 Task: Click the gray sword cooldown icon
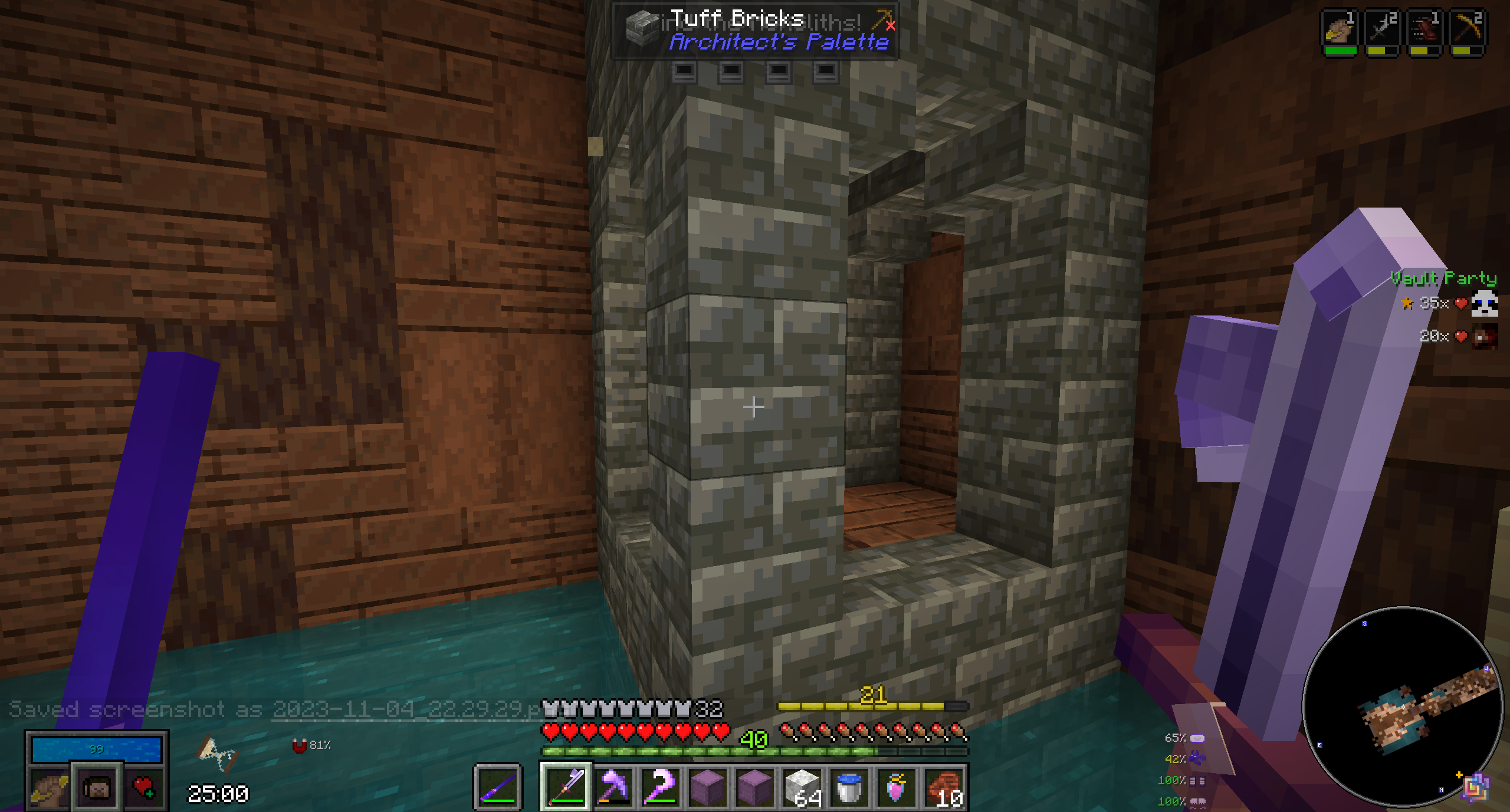click(x=1382, y=29)
